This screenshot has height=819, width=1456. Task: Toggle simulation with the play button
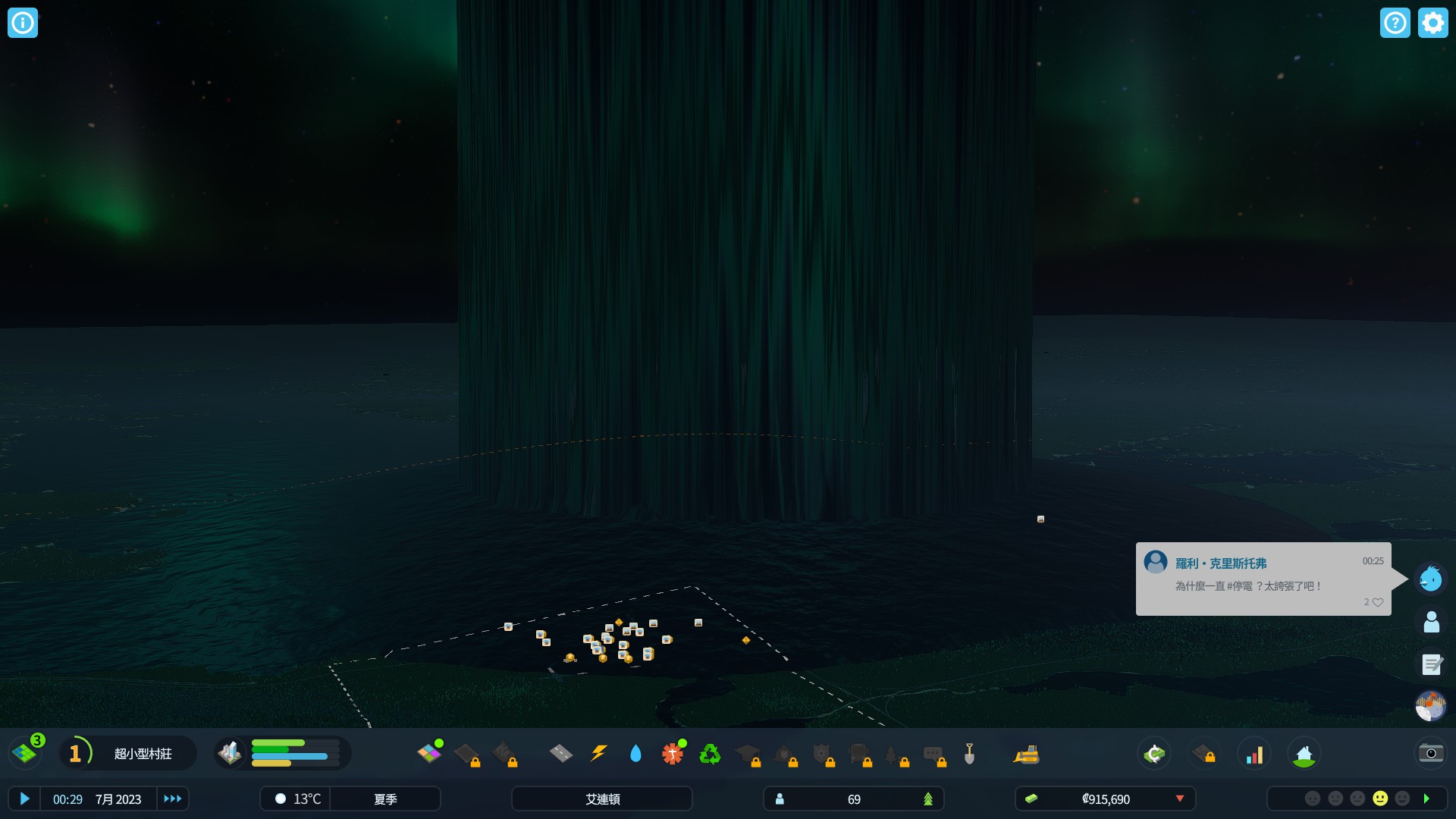point(25,799)
